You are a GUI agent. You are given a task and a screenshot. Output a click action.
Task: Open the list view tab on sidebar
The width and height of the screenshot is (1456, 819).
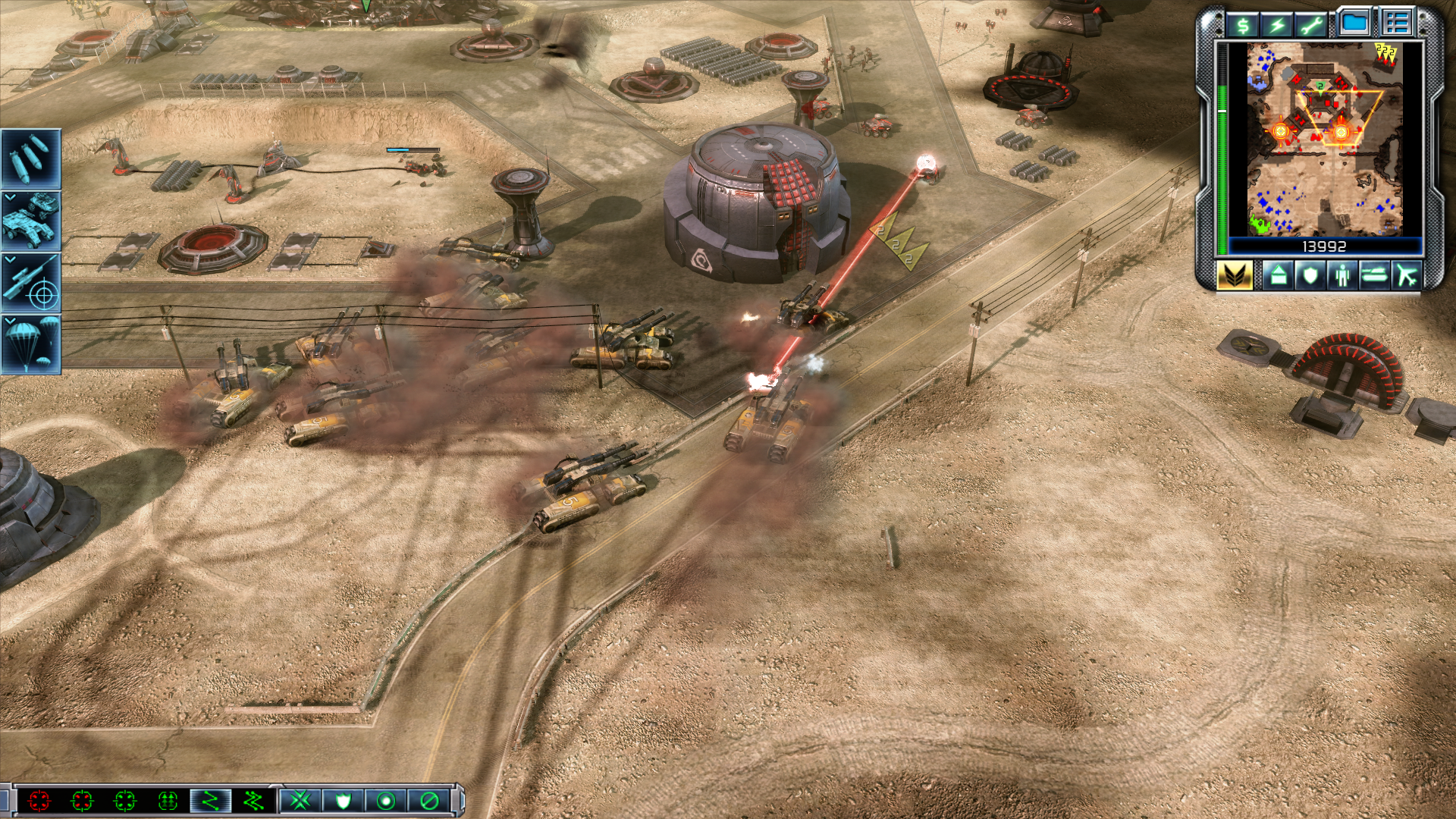point(1396,23)
